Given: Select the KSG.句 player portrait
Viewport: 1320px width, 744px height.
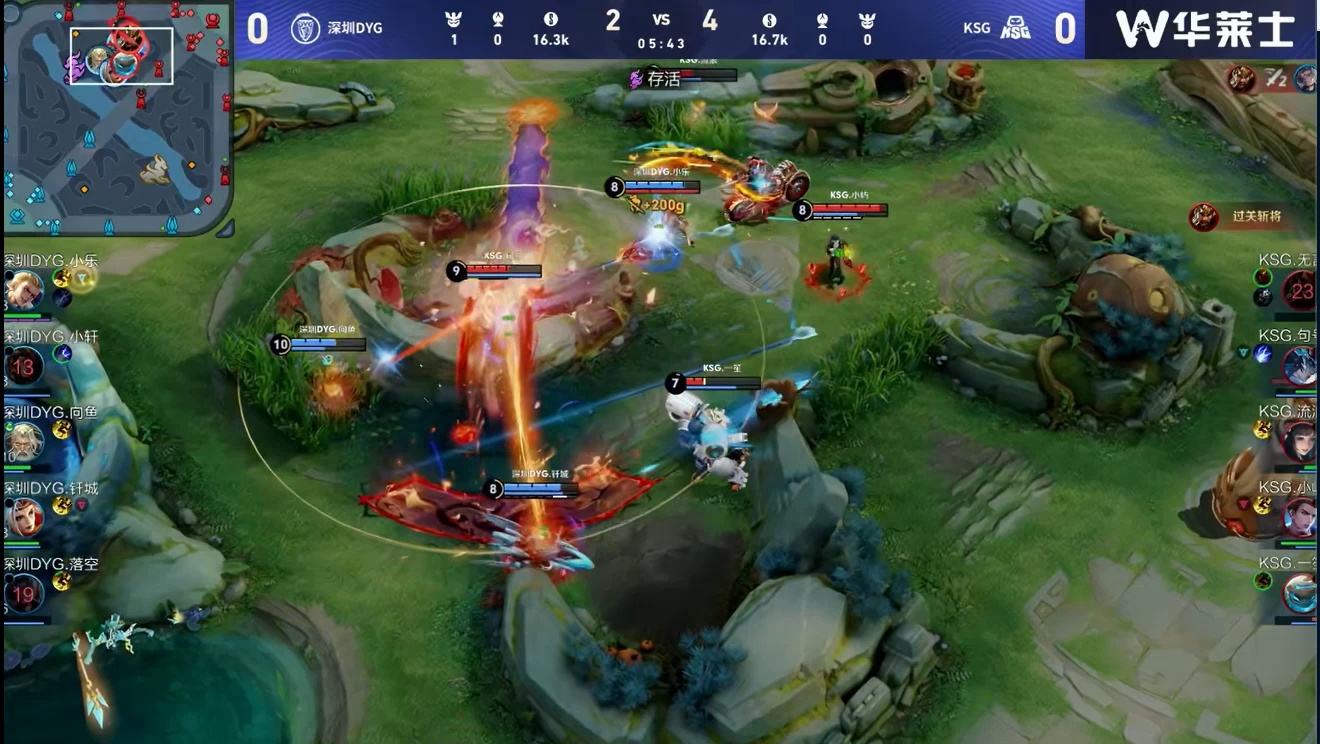Looking at the screenshot, I should click(x=1299, y=367).
